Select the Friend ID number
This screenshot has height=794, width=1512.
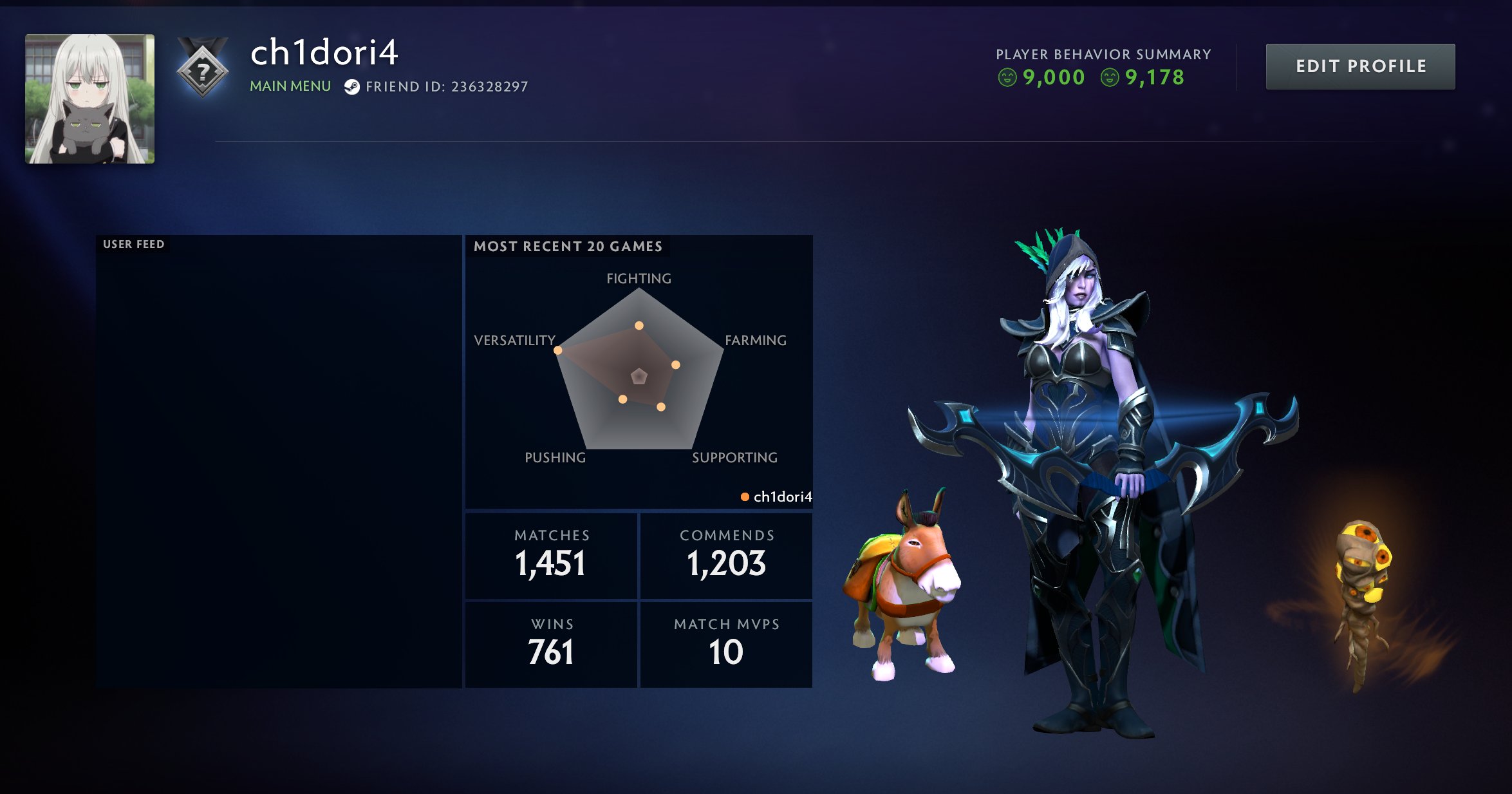click(489, 87)
